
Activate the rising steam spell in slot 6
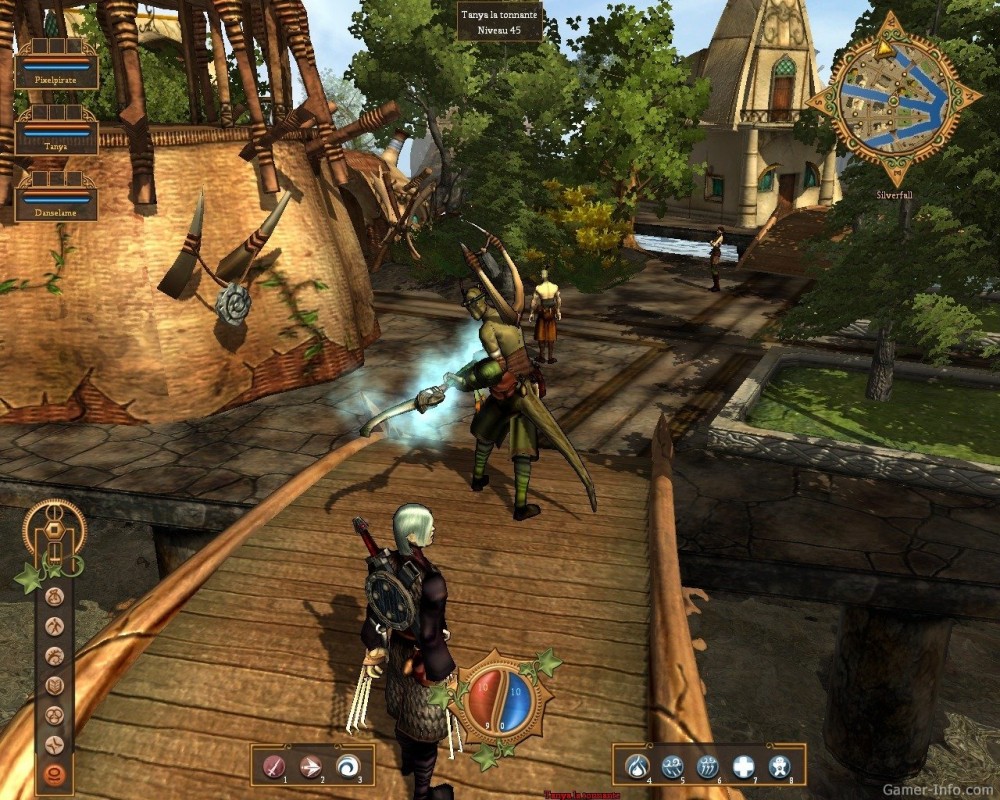tap(707, 766)
